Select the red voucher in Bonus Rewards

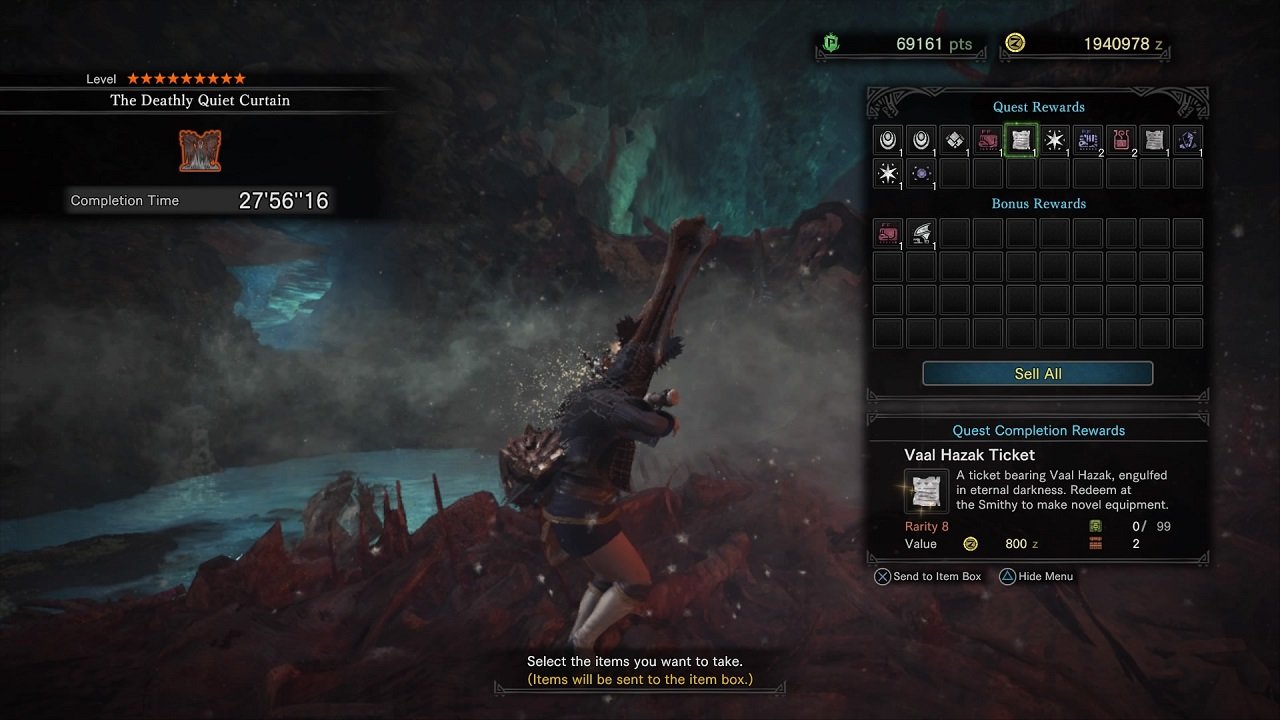tap(888, 234)
